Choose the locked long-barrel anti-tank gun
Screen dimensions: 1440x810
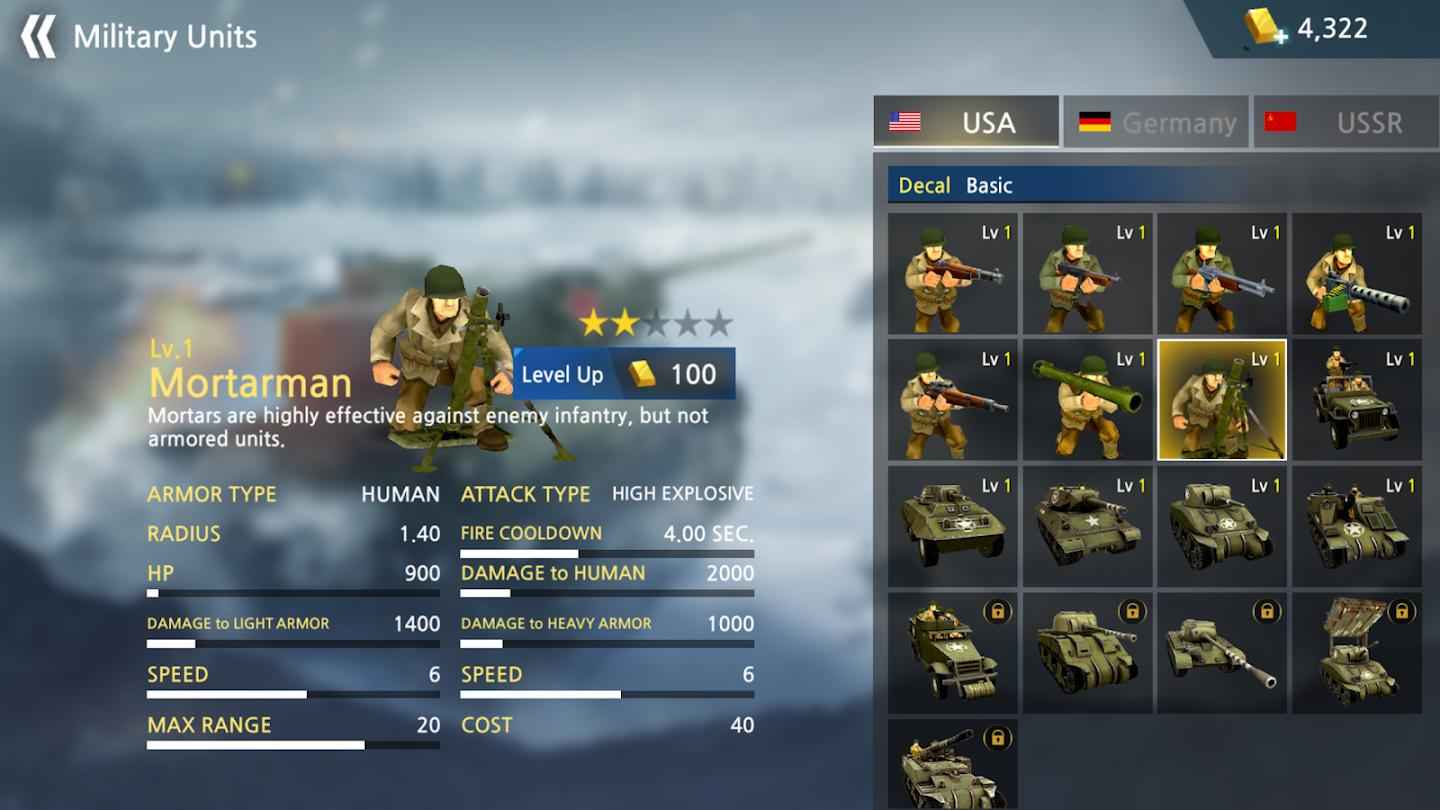click(1222, 652)
